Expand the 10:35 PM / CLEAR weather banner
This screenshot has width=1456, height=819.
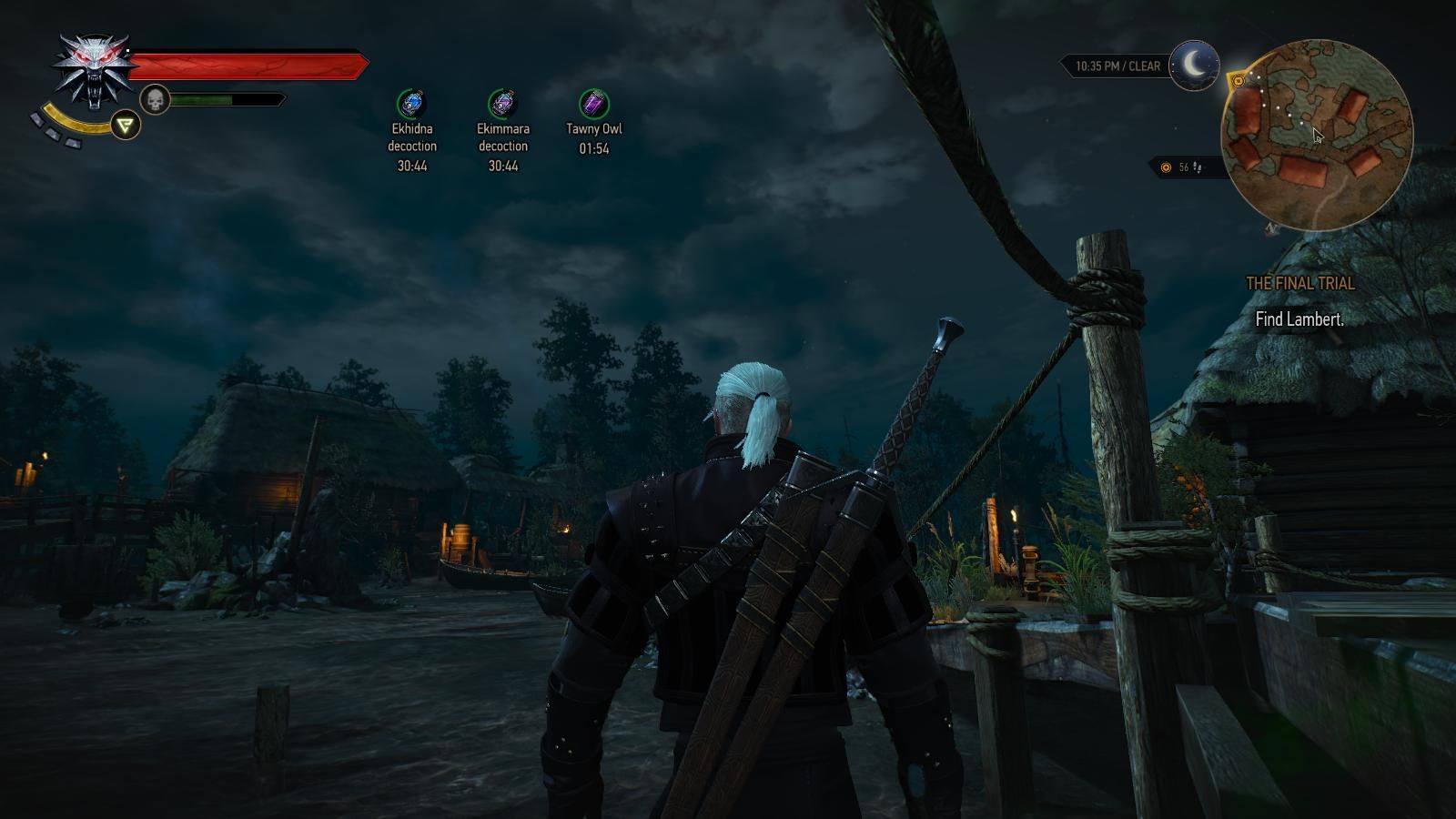click(x=1118, y=64)
